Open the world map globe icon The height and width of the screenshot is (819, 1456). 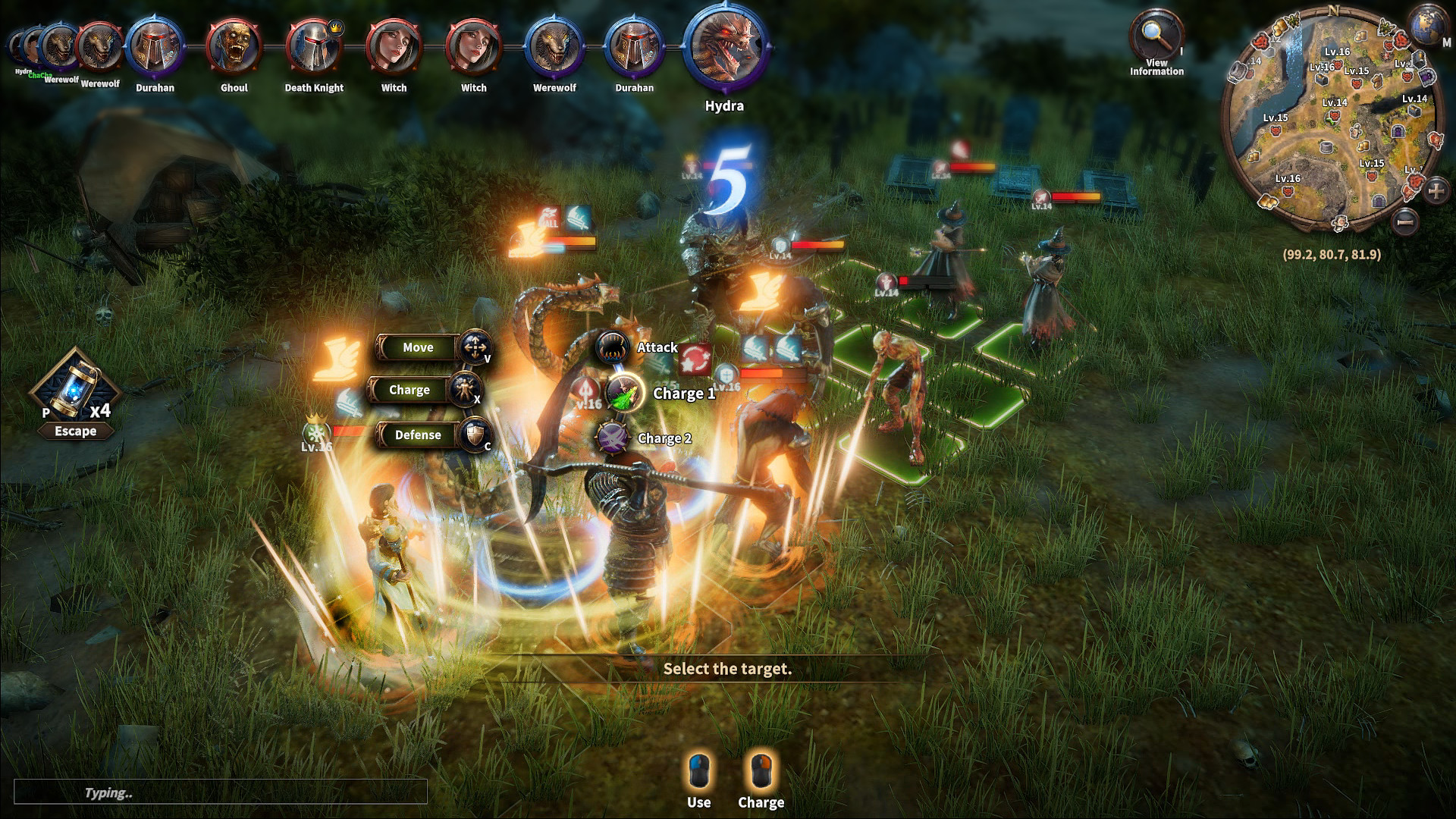pyautogui.click(x=1429, y=25)
